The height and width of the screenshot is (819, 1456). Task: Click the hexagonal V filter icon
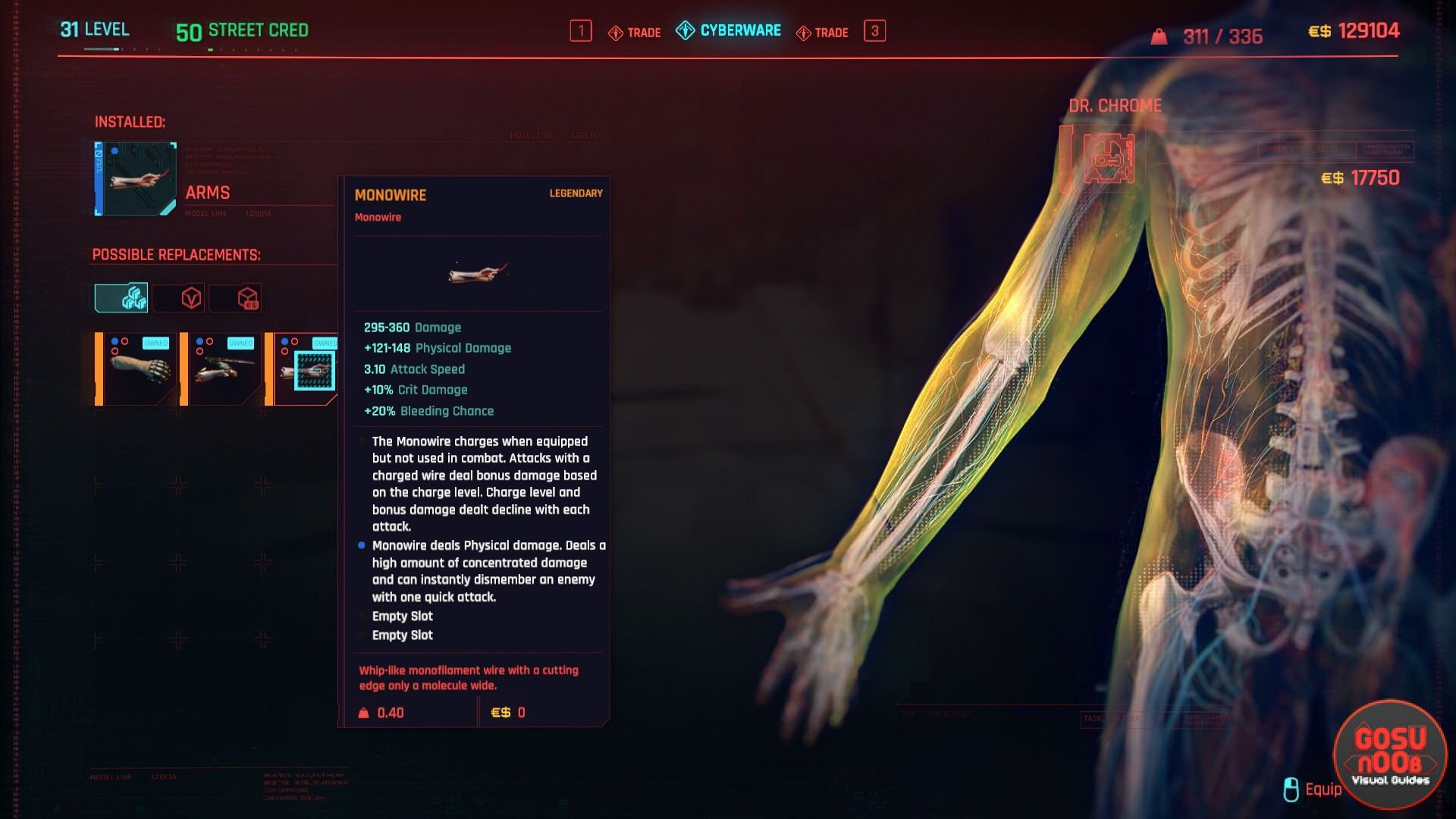pyautogui.click(x=192, y=297)
